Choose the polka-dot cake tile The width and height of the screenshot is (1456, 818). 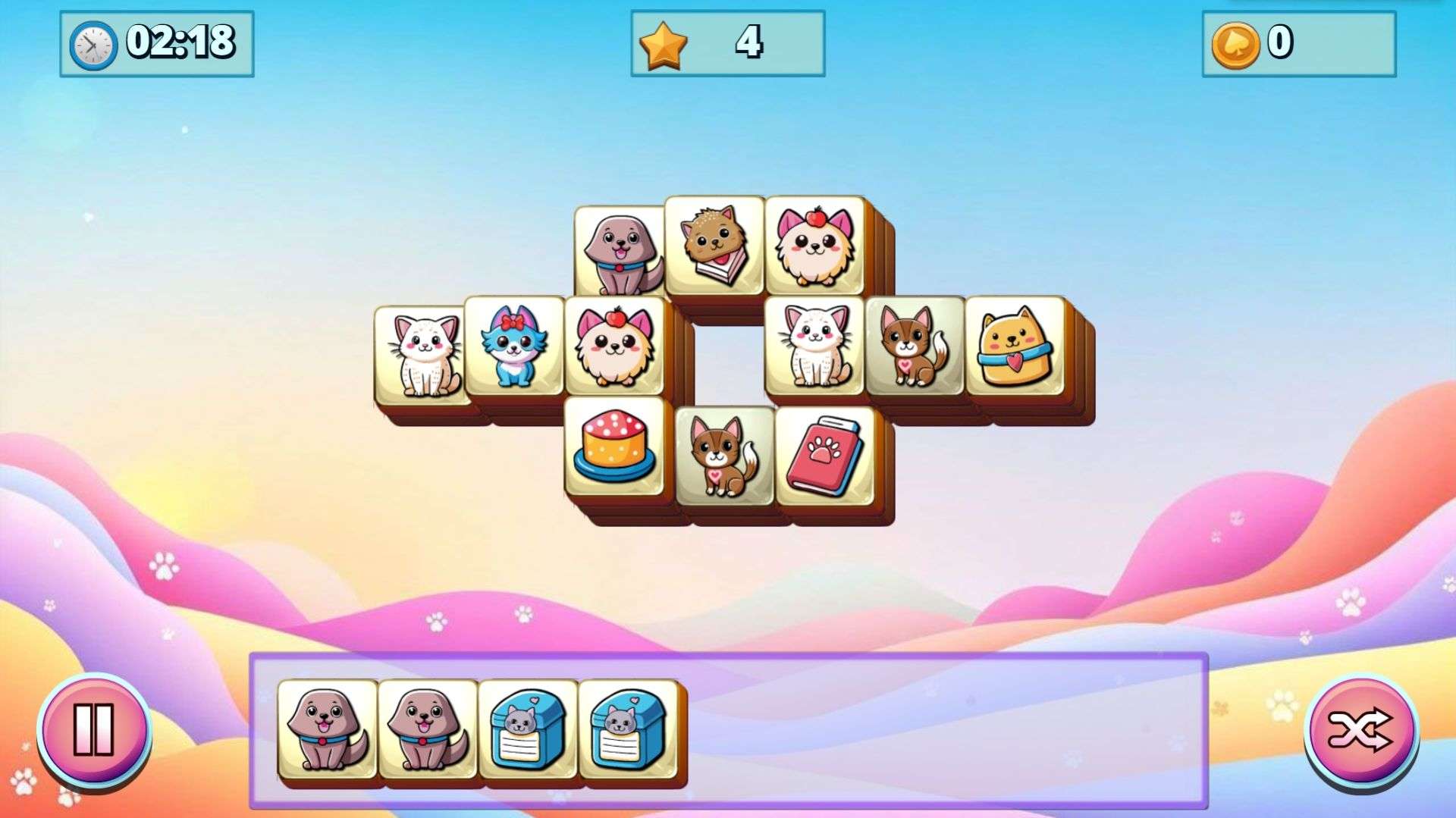click(x=614, y=447)
